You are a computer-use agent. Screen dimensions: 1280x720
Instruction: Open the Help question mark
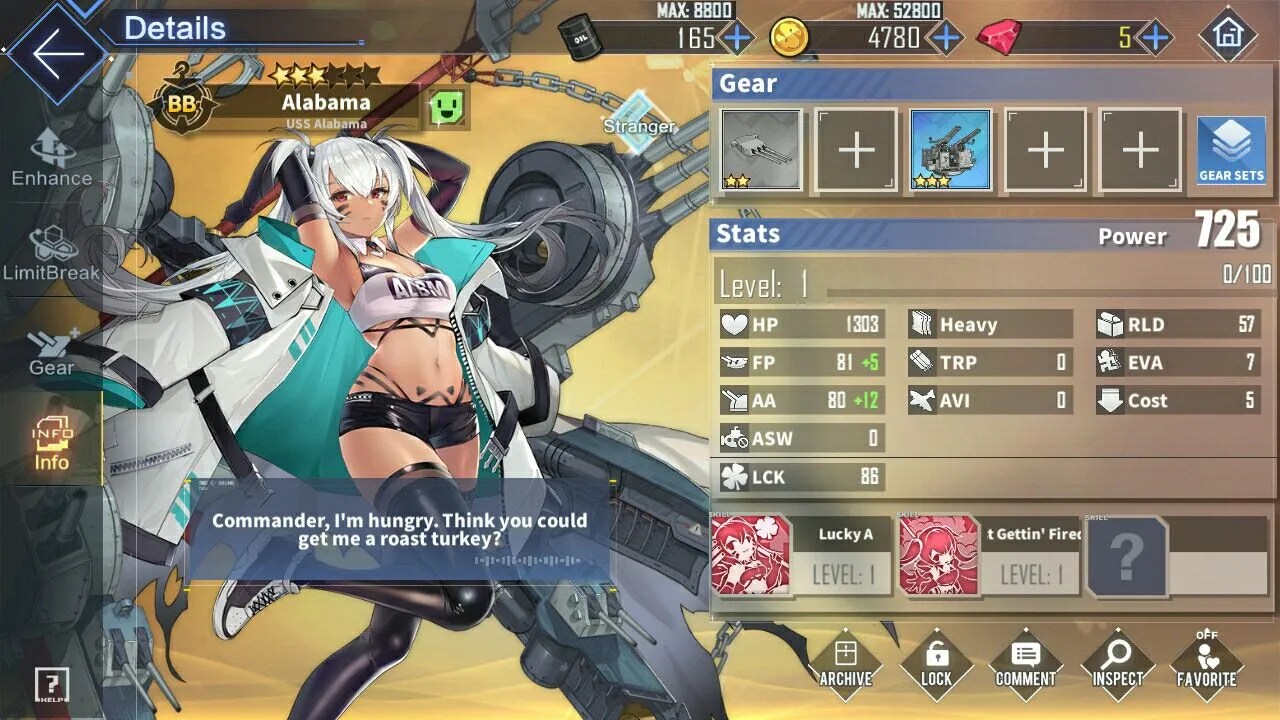click(51, 684)
